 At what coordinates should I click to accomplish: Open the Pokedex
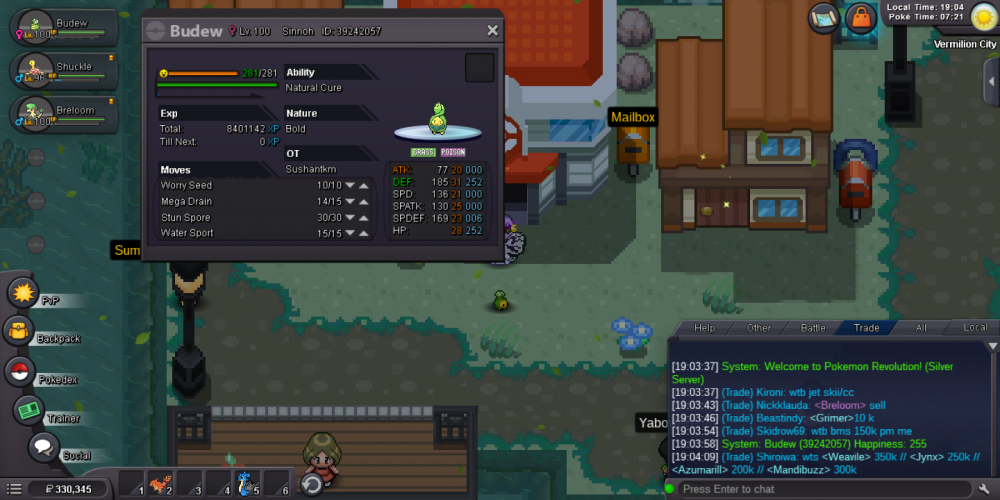[19, 372]
